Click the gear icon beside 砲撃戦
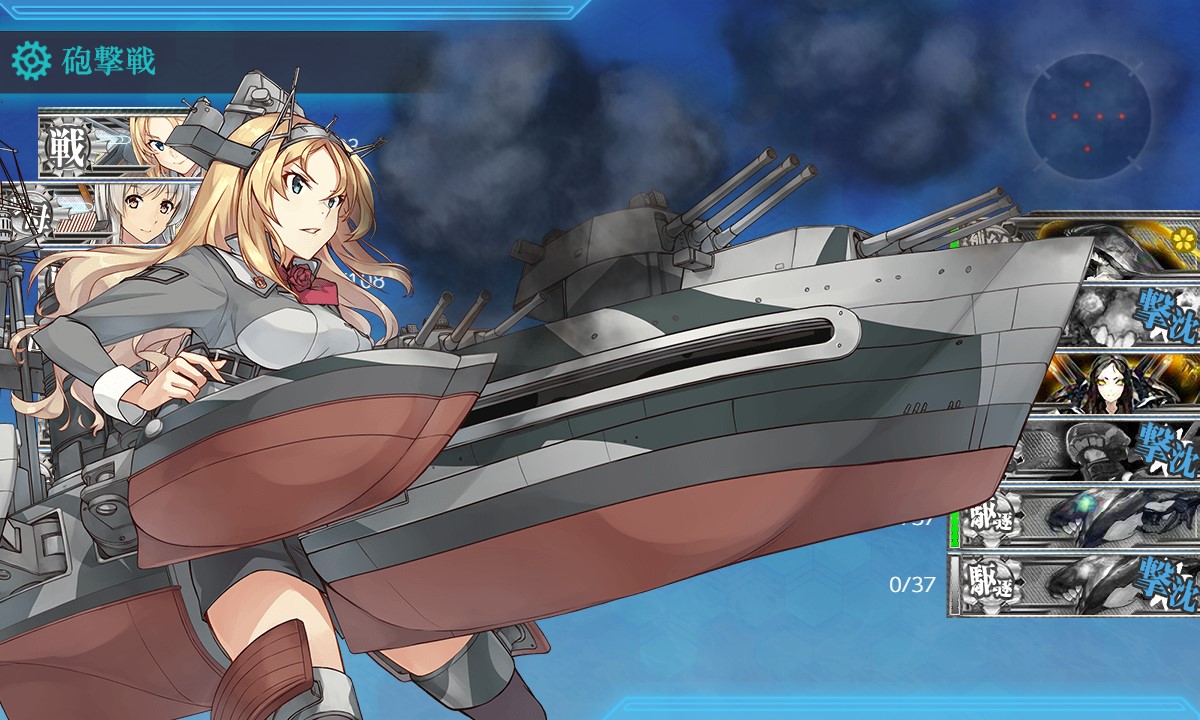This screenshot has width=1200, height=720. point(31,62)
